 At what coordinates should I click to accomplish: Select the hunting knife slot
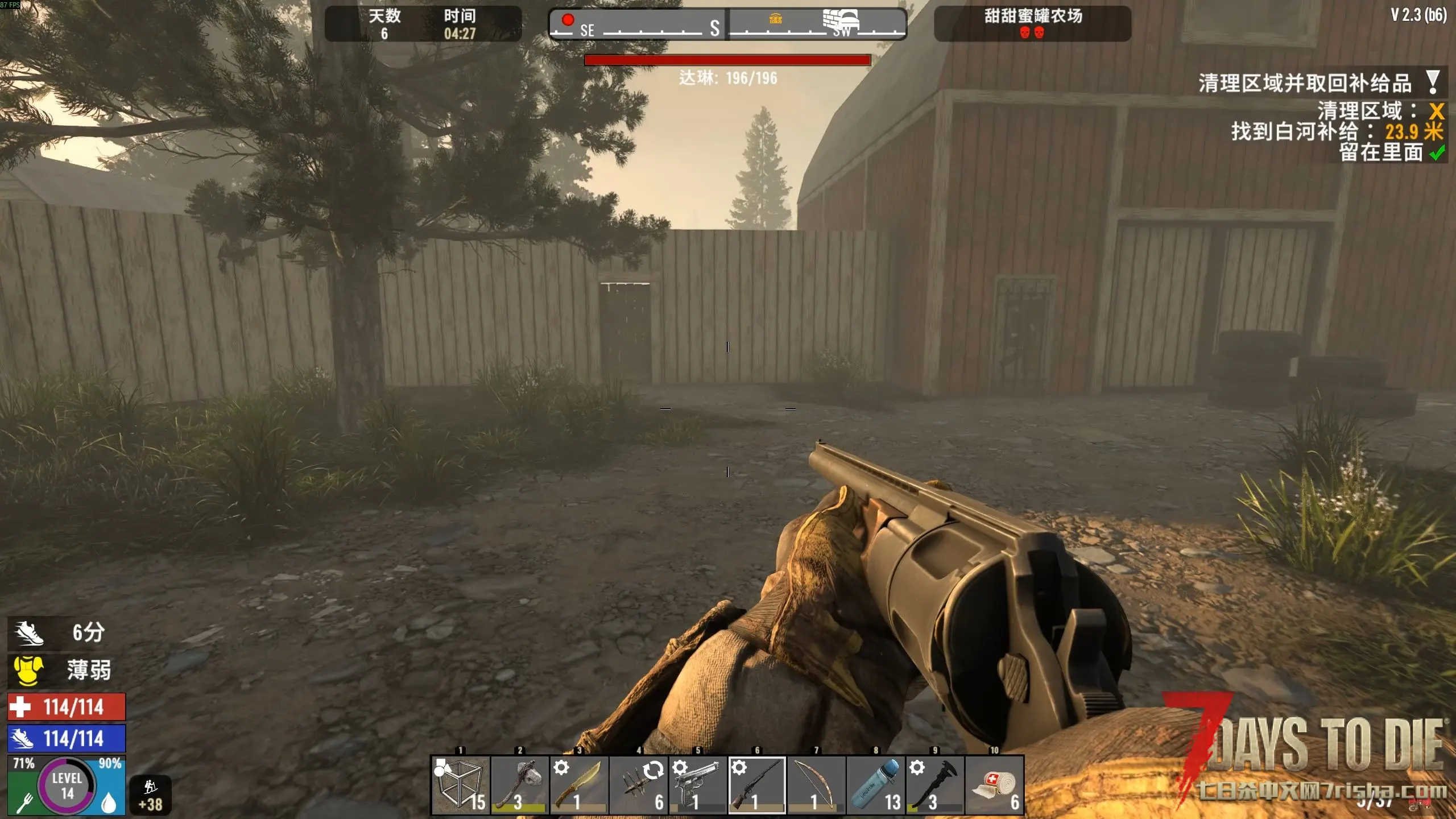(x=579, y=785)
